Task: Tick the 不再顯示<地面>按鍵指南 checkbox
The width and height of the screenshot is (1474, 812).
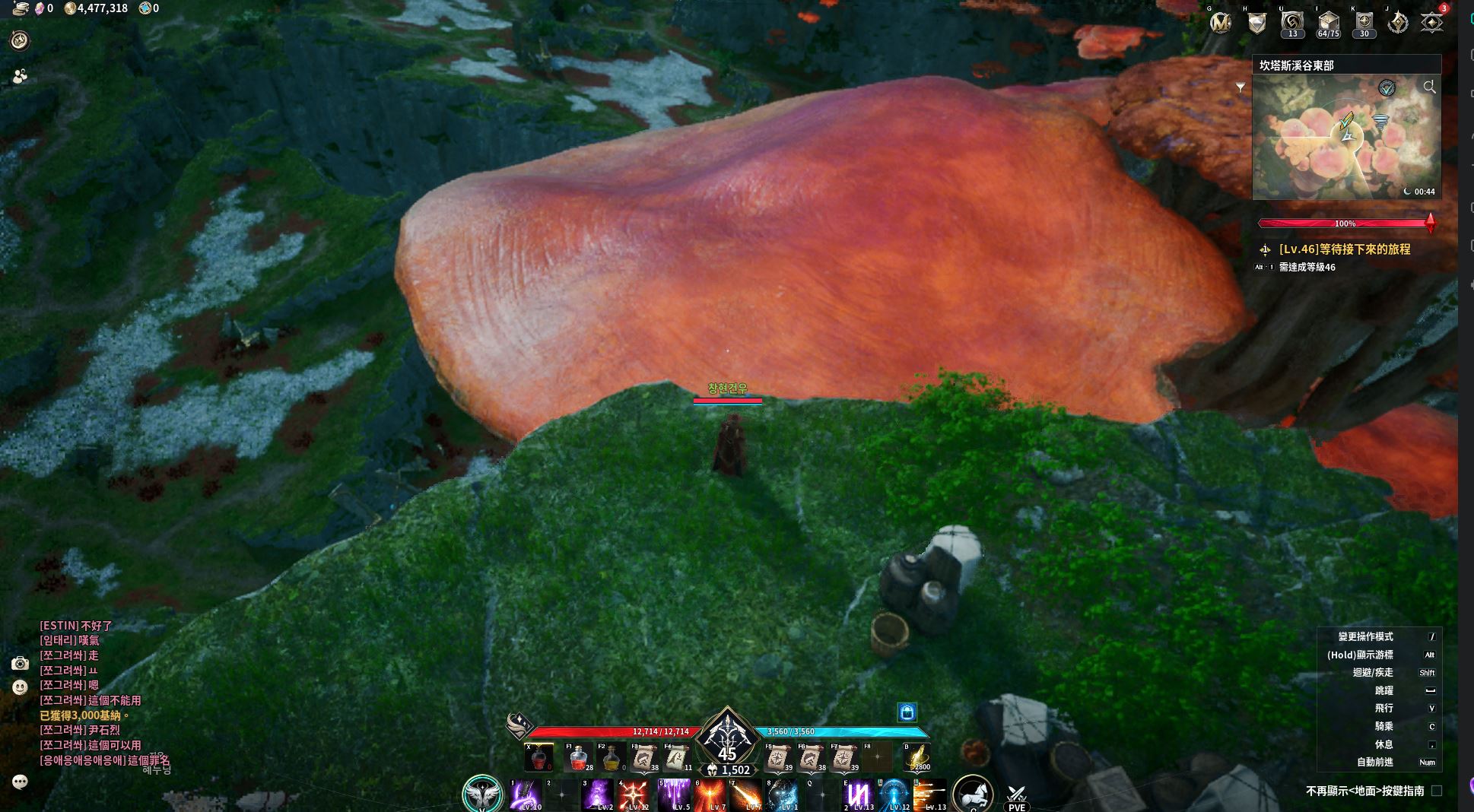Action: point(1437,791)
